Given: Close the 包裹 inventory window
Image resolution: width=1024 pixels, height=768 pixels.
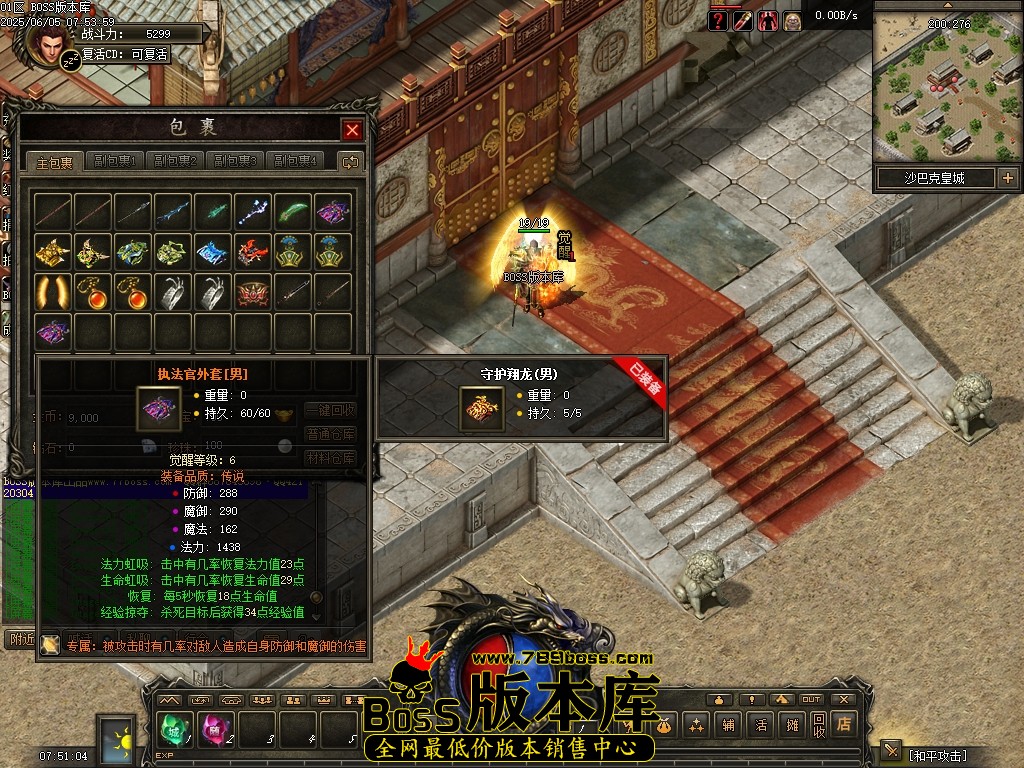Looking at the screenshot, I should click(x=352, y=130).
